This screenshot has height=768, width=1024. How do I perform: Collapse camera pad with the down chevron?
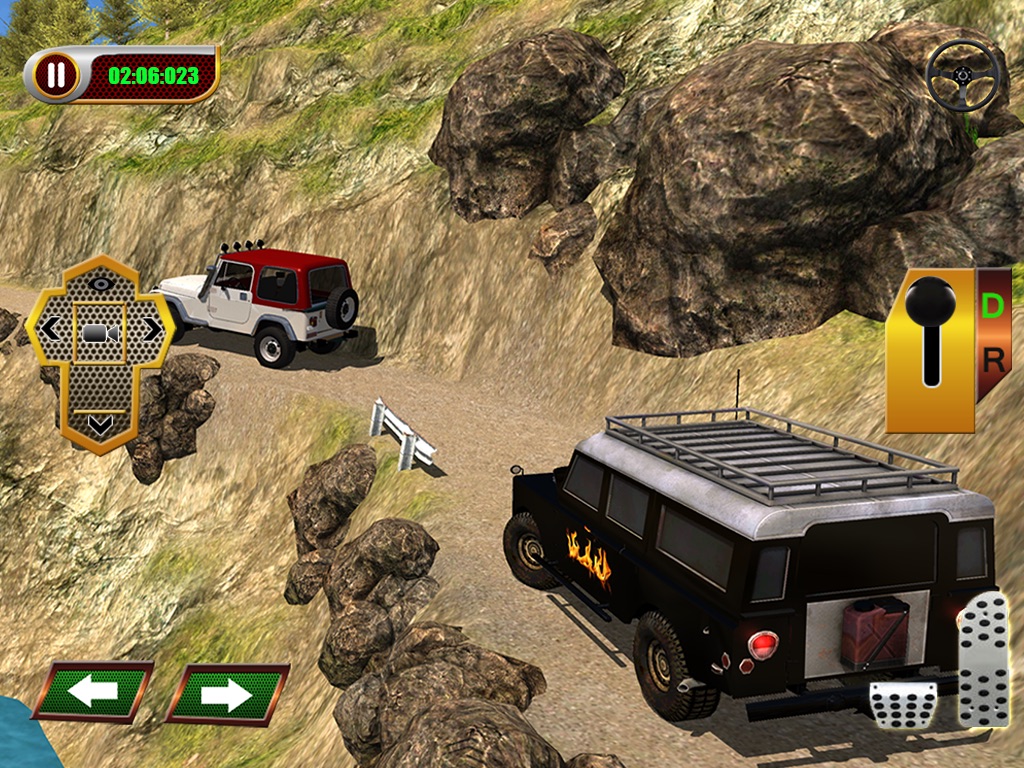click(x=99, y=425)
